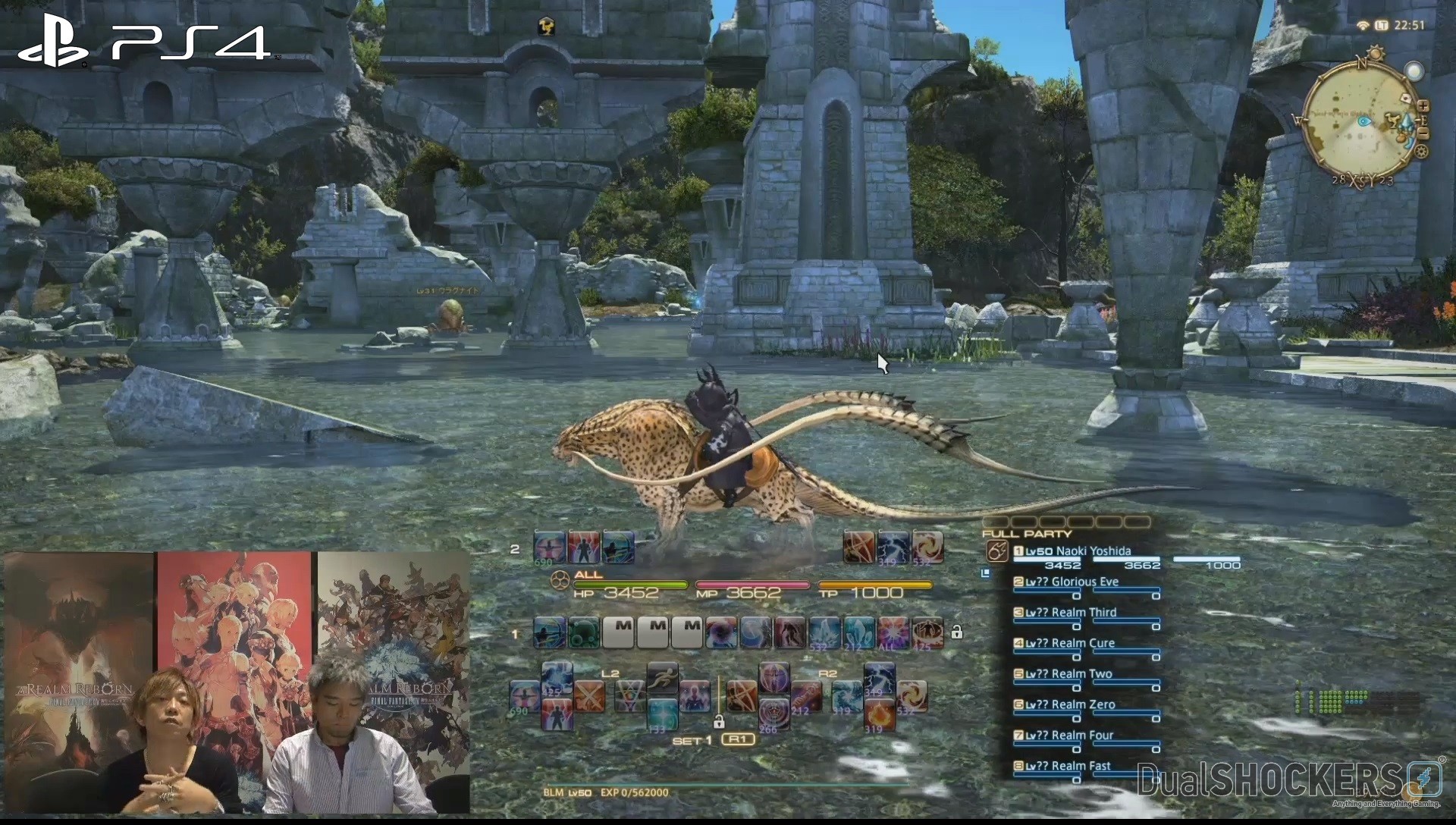Click the Black Mage job icon beside Naoki Yoshida
The image size is (1456, 825).
[996, 551]
